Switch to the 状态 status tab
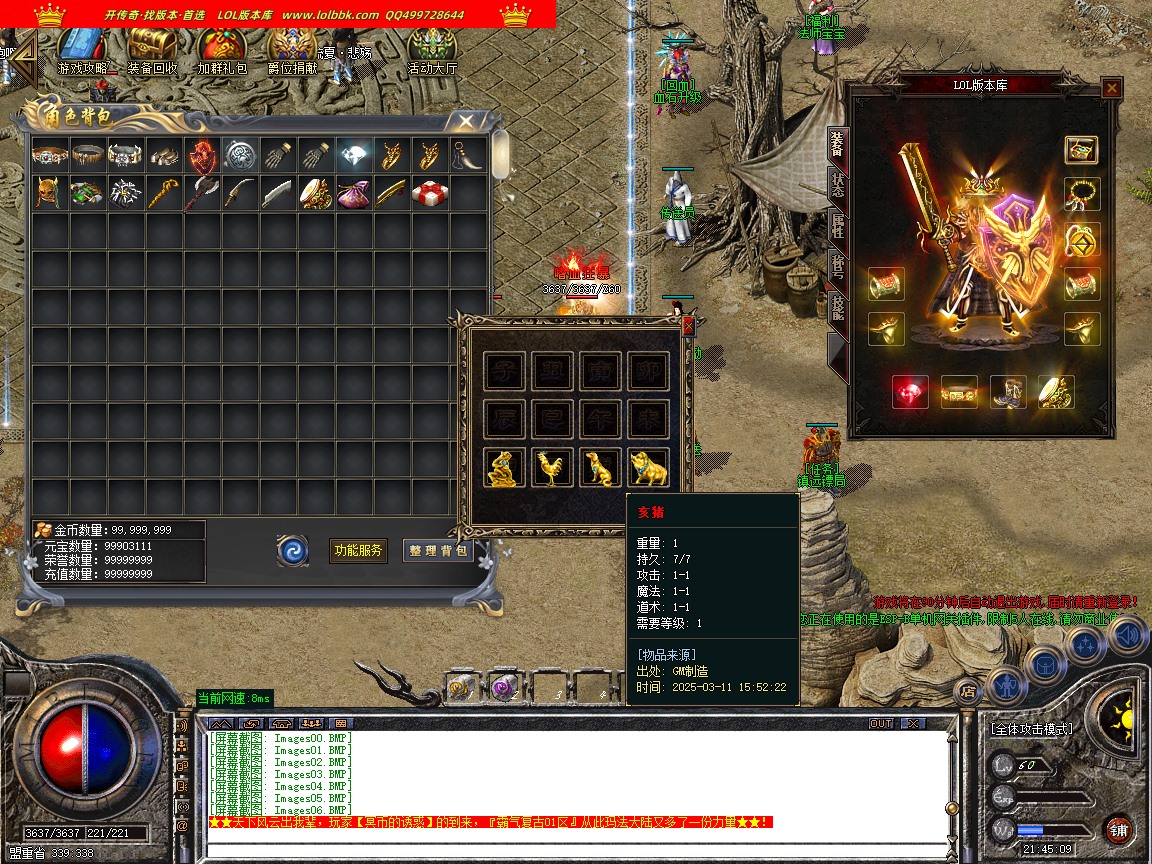Screen dimensions: 1152x864 [x=838, y=186]
